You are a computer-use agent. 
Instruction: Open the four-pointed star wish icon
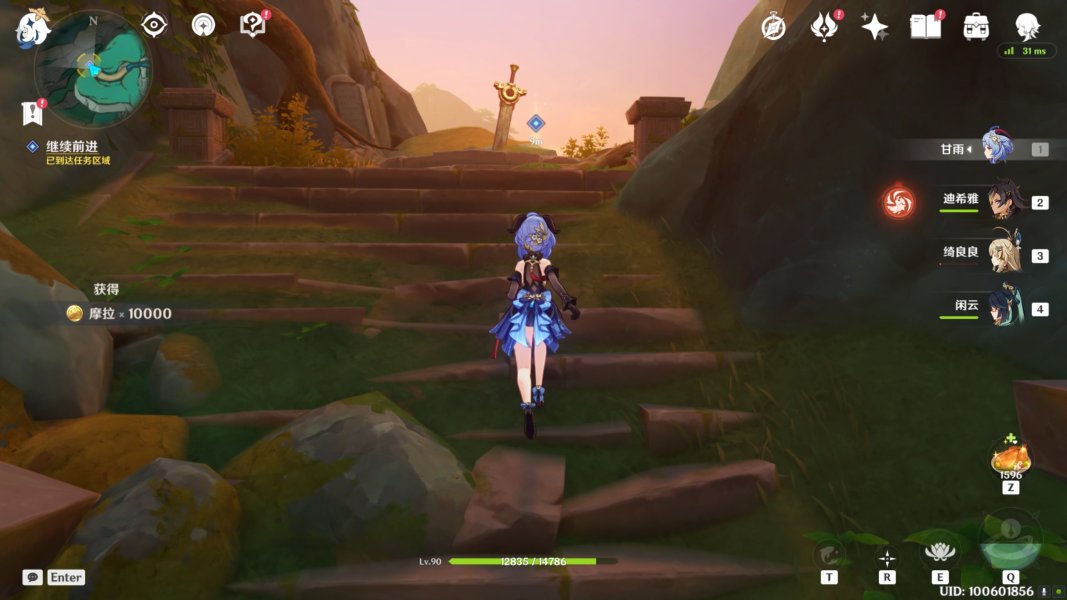point(875,27)
